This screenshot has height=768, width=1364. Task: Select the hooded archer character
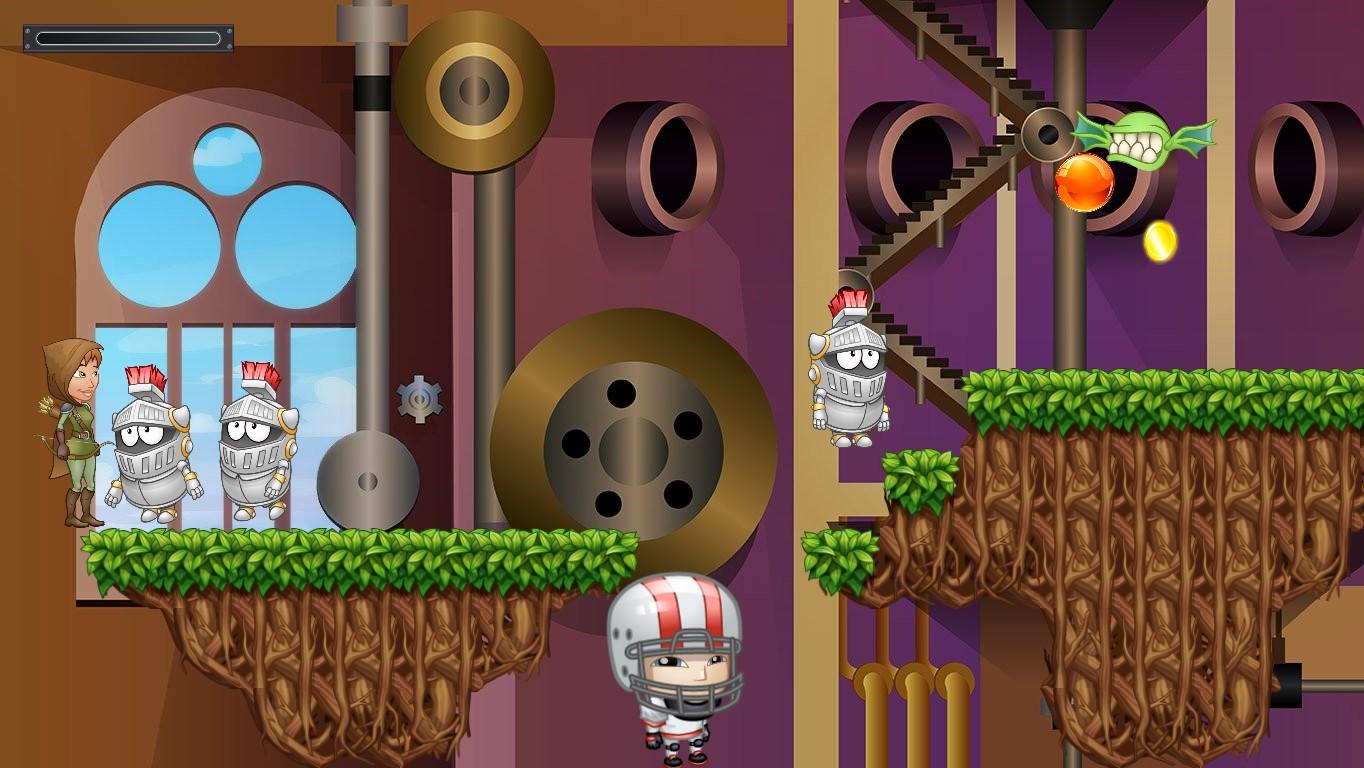(70, 440)
